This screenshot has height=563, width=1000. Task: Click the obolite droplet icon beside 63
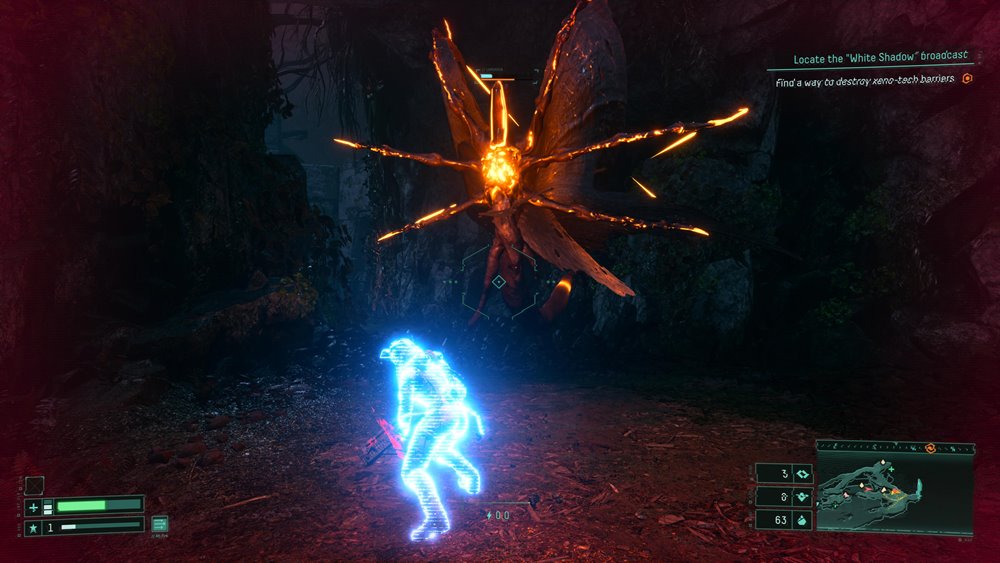(801, 520)
